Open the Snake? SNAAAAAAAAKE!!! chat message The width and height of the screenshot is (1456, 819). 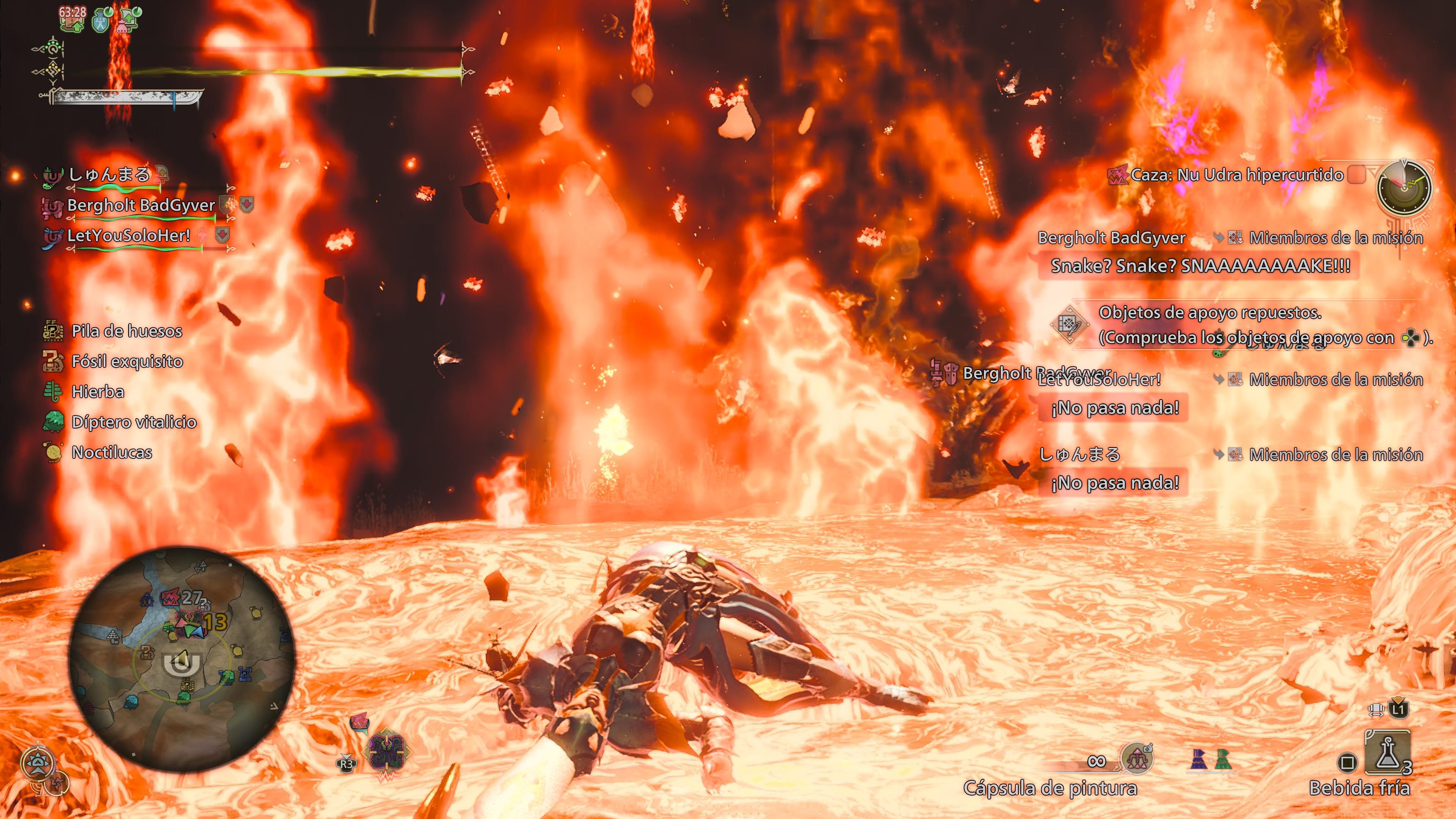click(x=1200, y=266)
